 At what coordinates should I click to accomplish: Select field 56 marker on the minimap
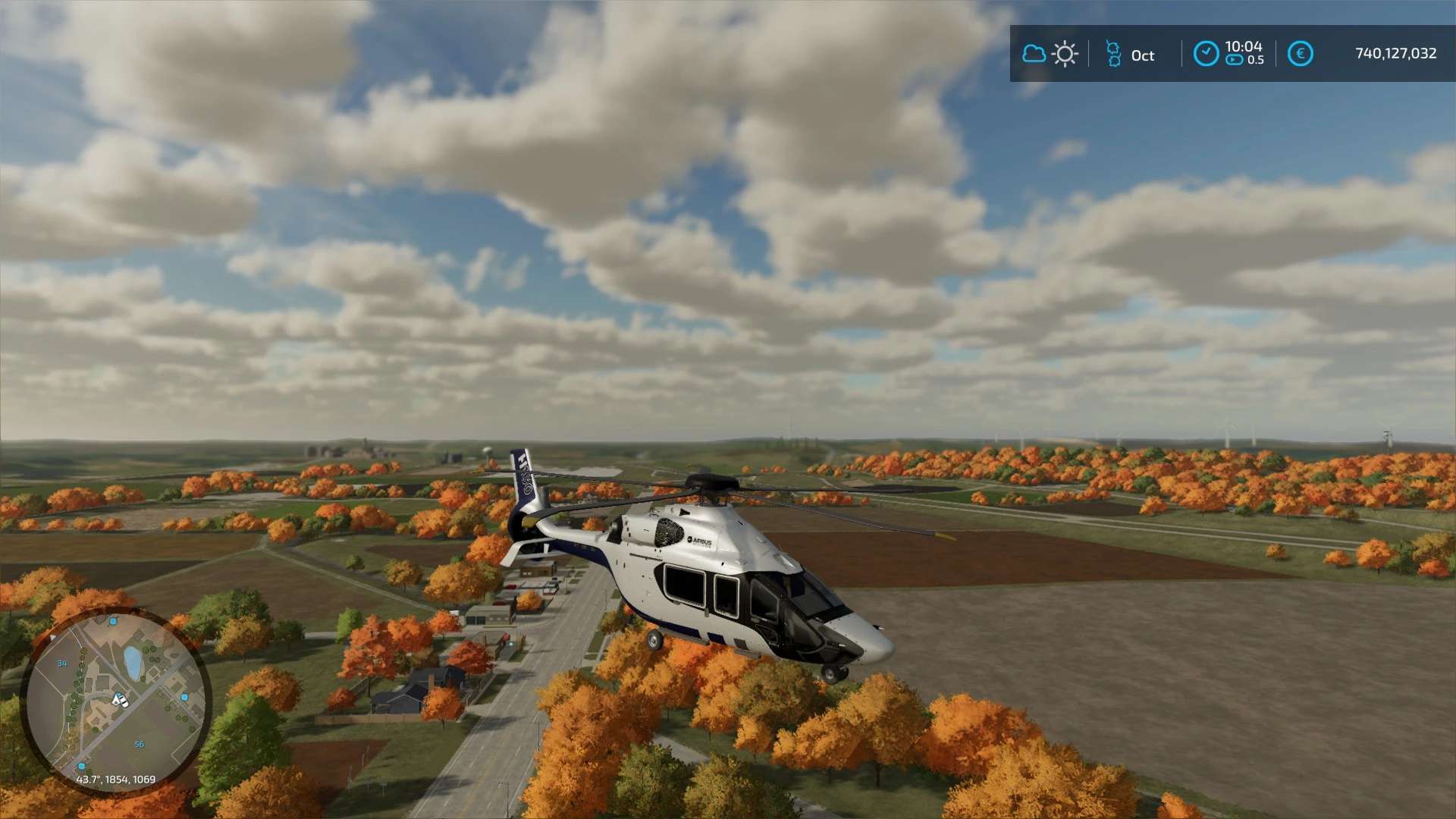pos(140,745)
